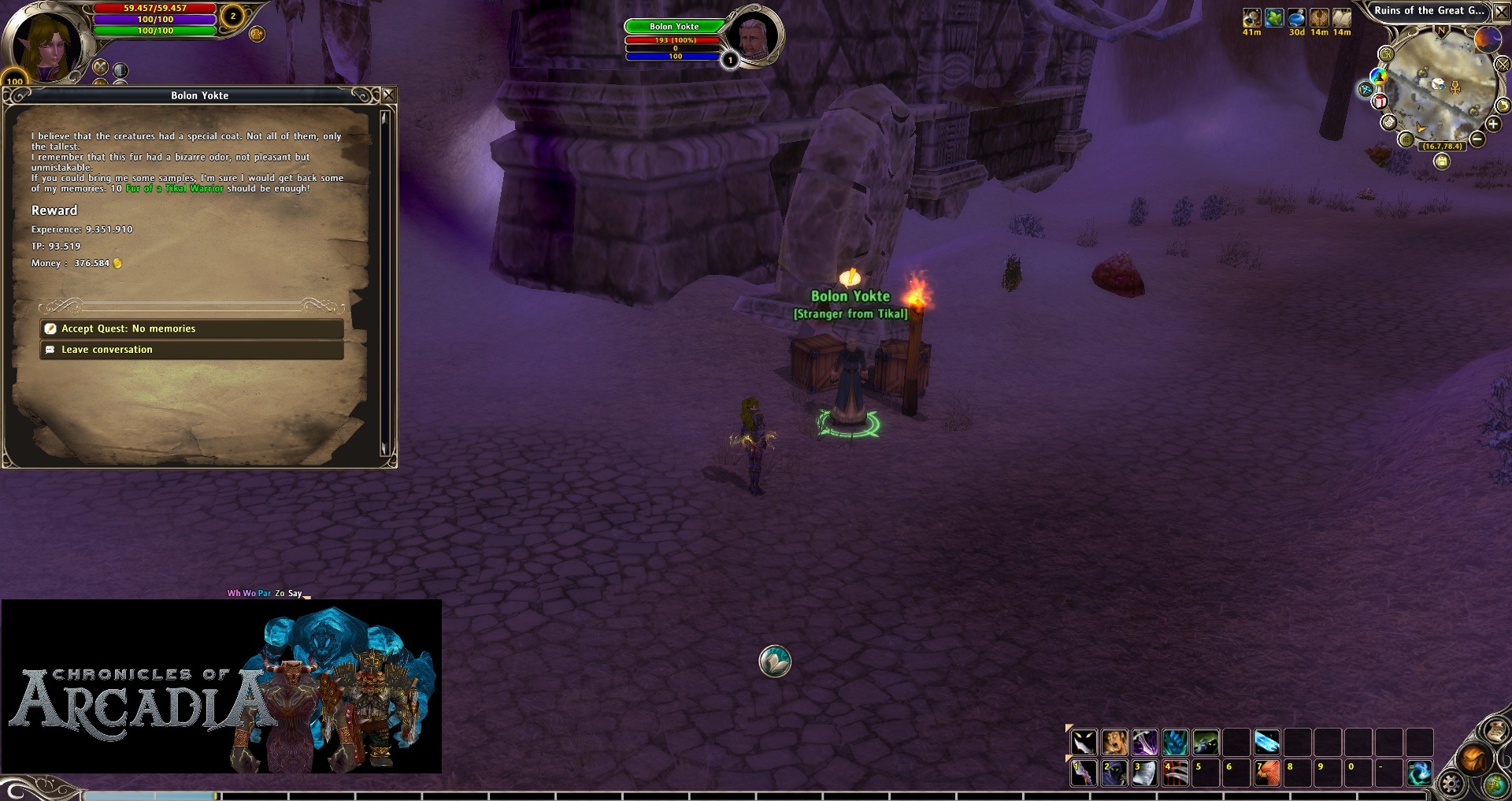Use the hooded figure skill in slot 2

click(1114, 773)
